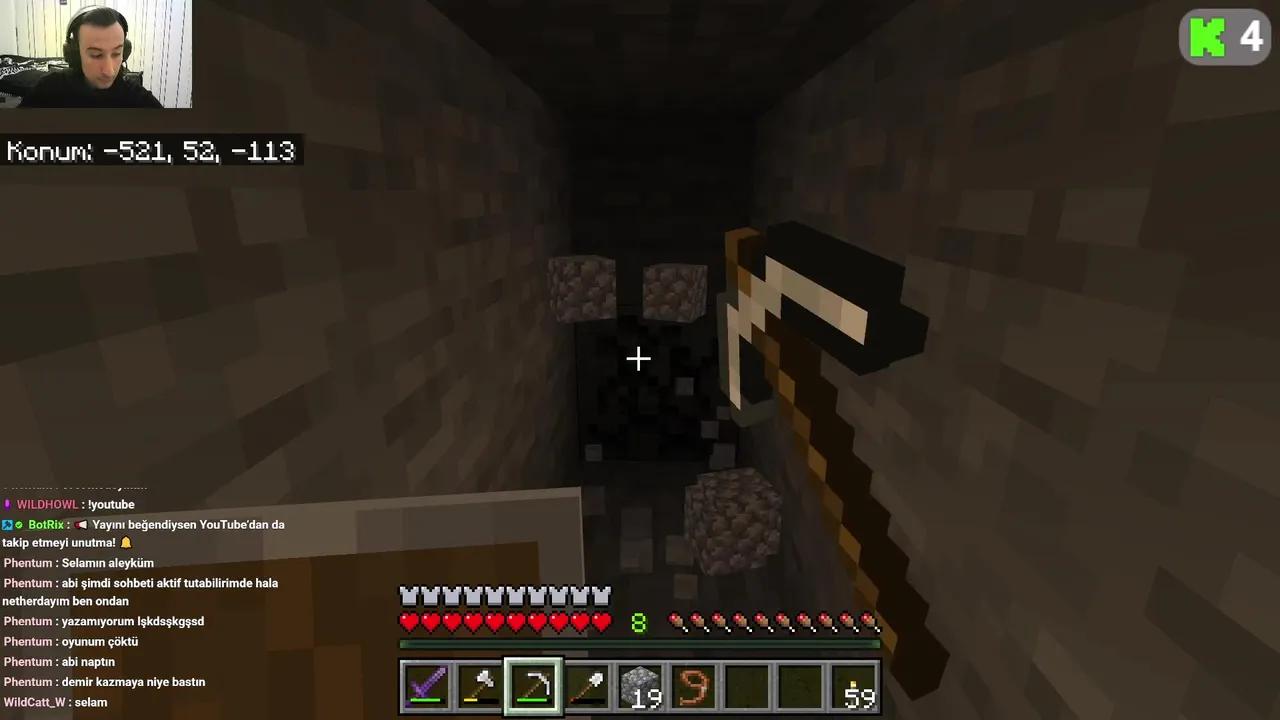This screenshot has height=720, width=1280.
Task: Click the megaphone emoji in BotRix's announcement
Action: coord(81,524)
